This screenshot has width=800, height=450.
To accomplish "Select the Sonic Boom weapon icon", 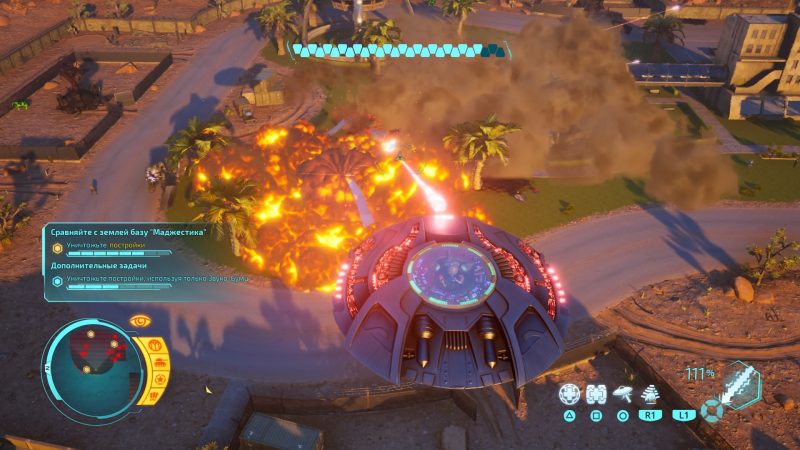I will coord(649,393).
